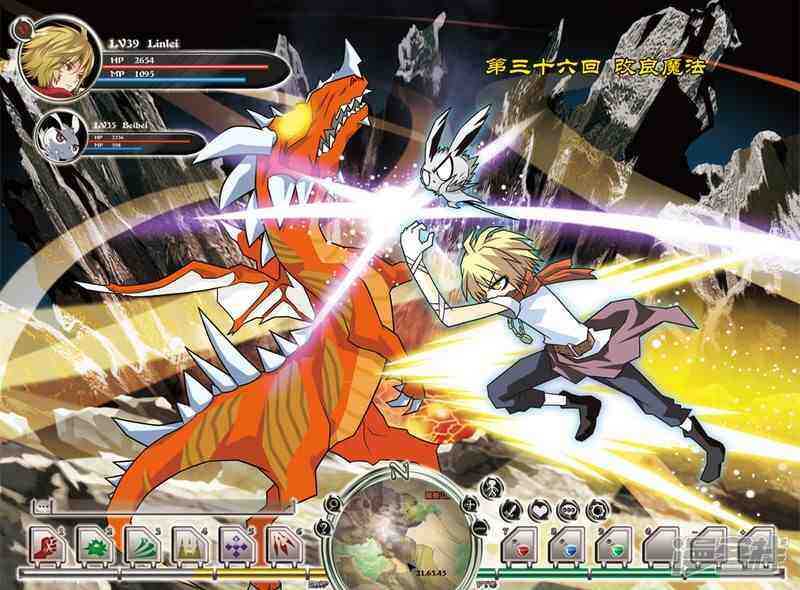The image size is (800, 590).
Task: Open the circular minimap
Action: coord(402,528)
